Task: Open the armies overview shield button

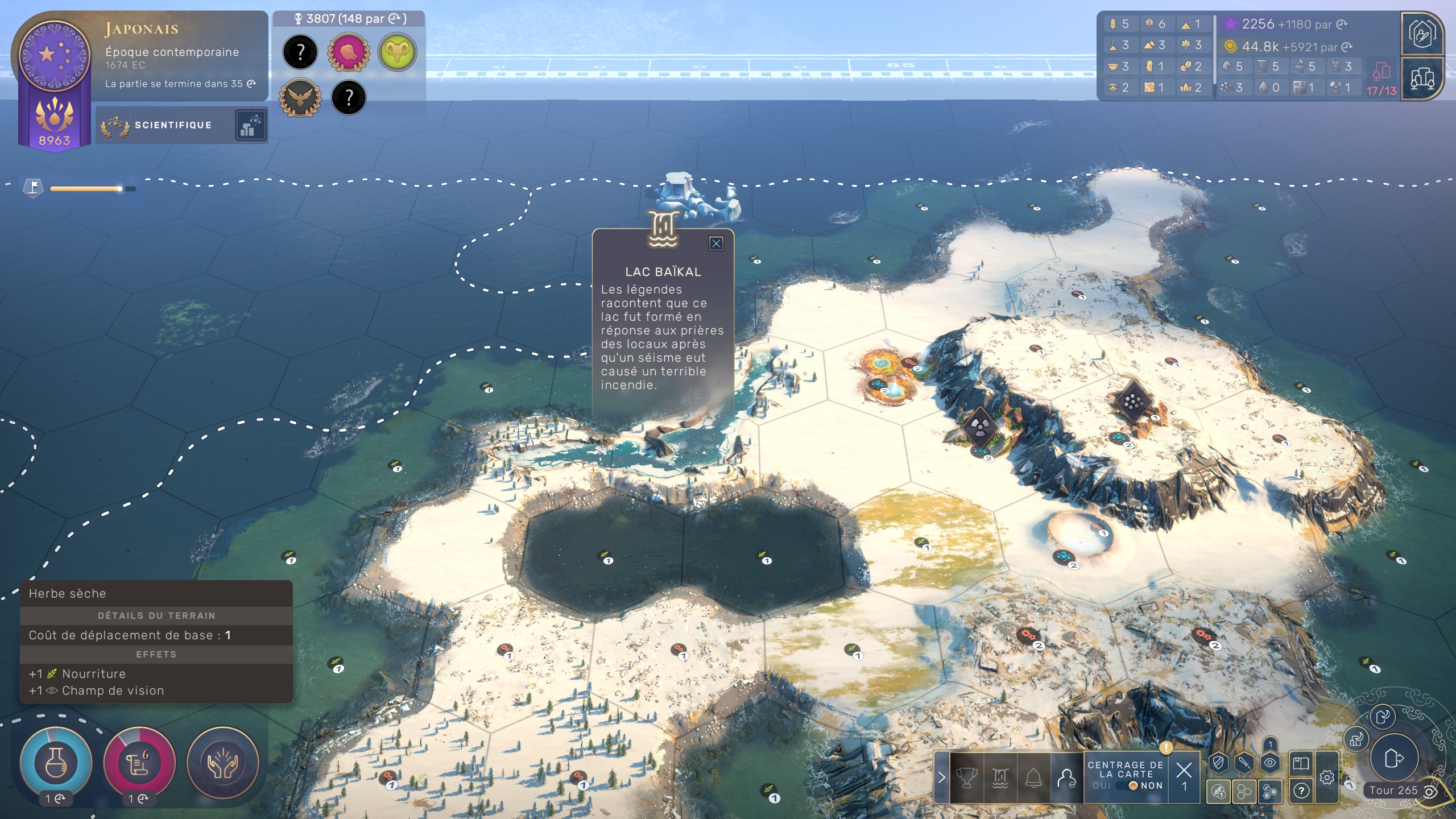Action: pyautogui.click(x=1218, y=763)
